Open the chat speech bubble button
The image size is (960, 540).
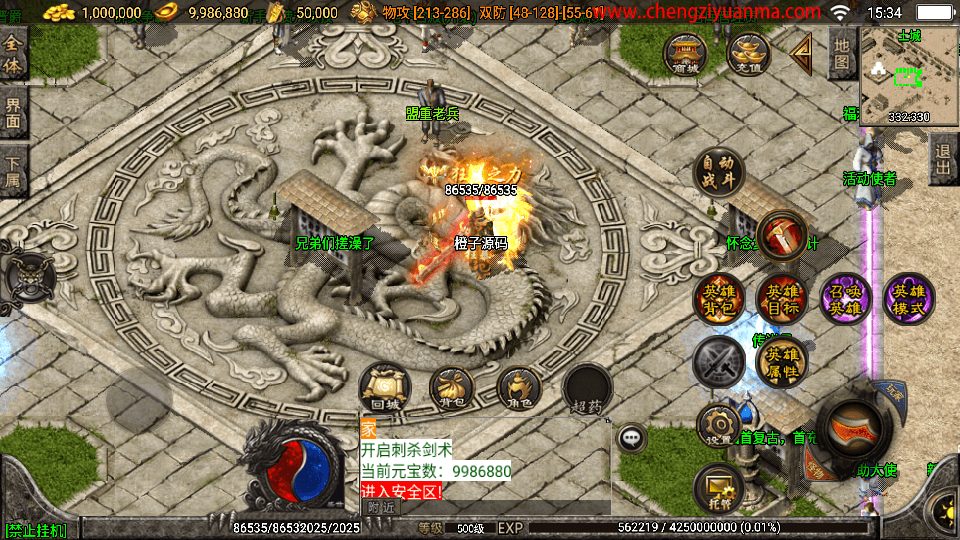pos(631,437)
